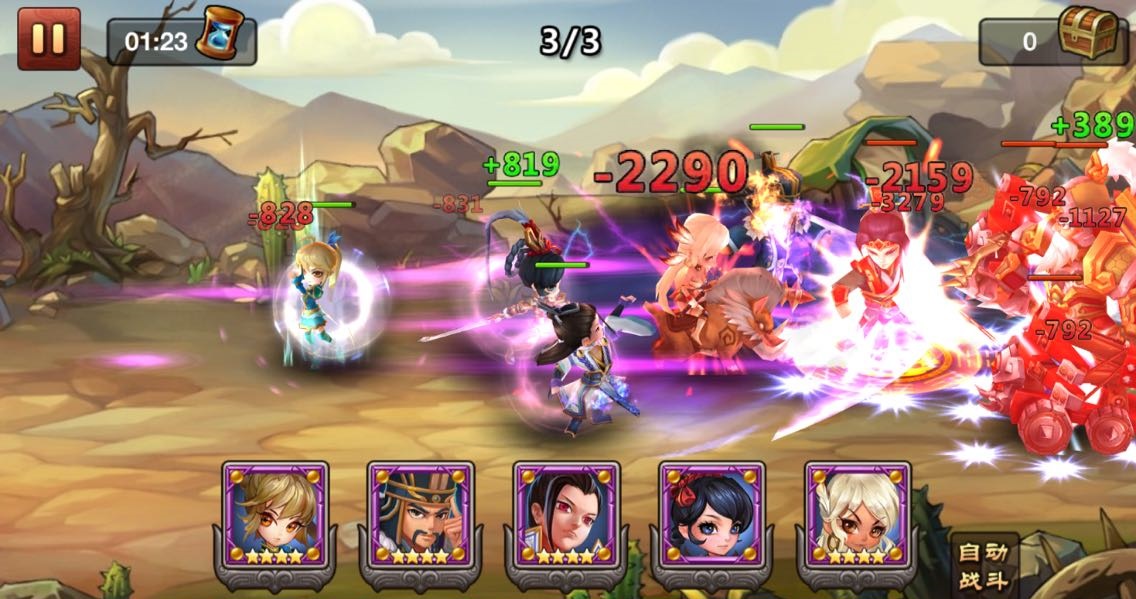Image resolution: width=1136 pixels, height=599 pixels.
Task: Select the white-haired hero portrait
Action: click(x=858, y=516)
